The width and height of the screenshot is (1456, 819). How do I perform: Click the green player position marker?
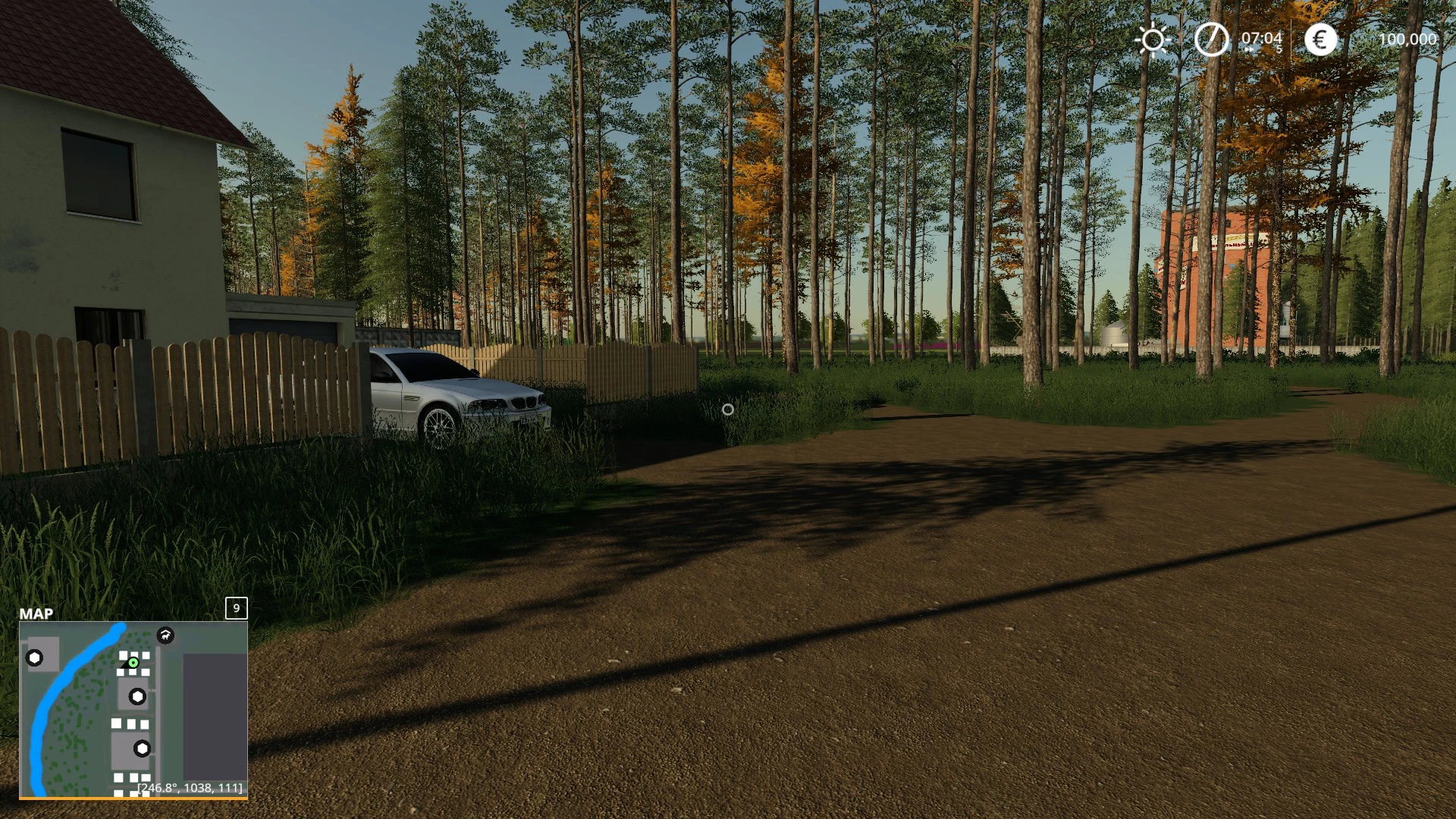click(133, 663)
